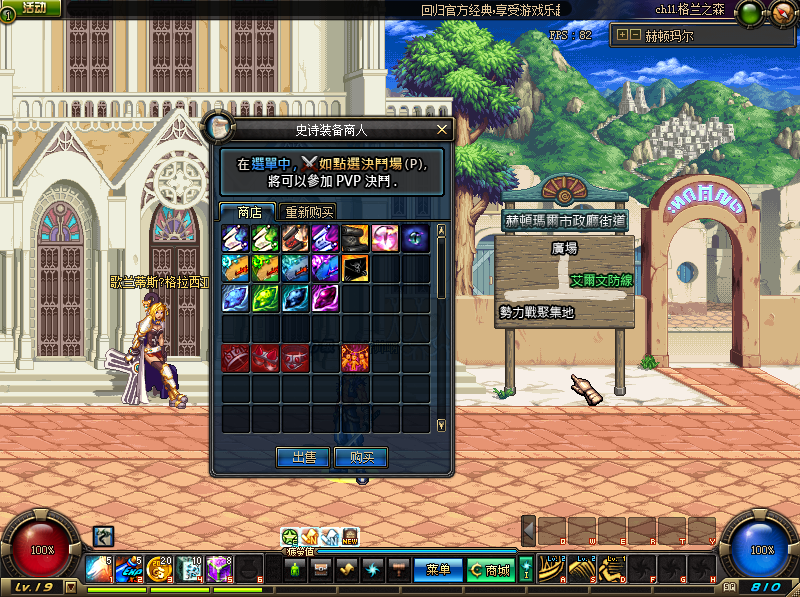Viewport: 800px width, 597px height.
Task: Choose the dark blue eye orb item
Action: point(415,238)
